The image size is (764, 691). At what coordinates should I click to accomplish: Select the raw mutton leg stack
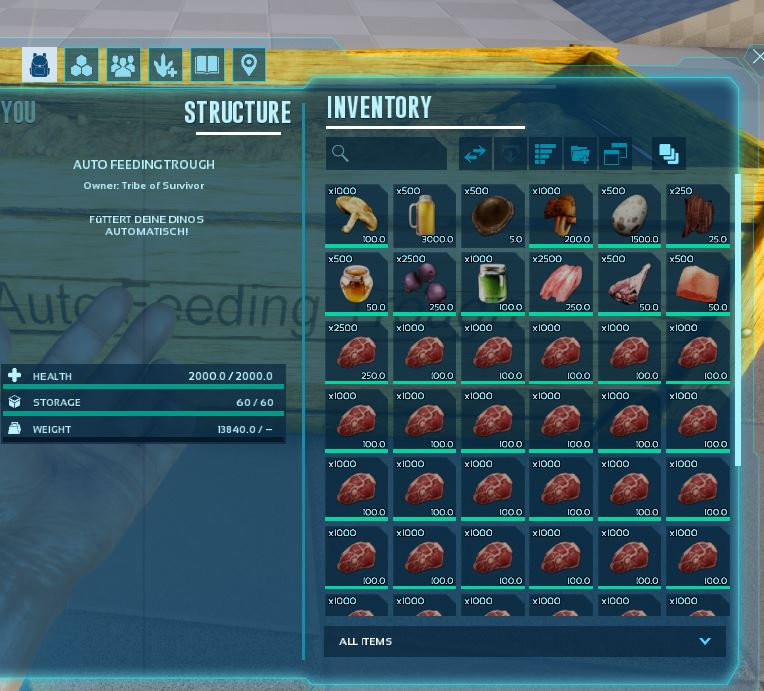pos(628,284)
